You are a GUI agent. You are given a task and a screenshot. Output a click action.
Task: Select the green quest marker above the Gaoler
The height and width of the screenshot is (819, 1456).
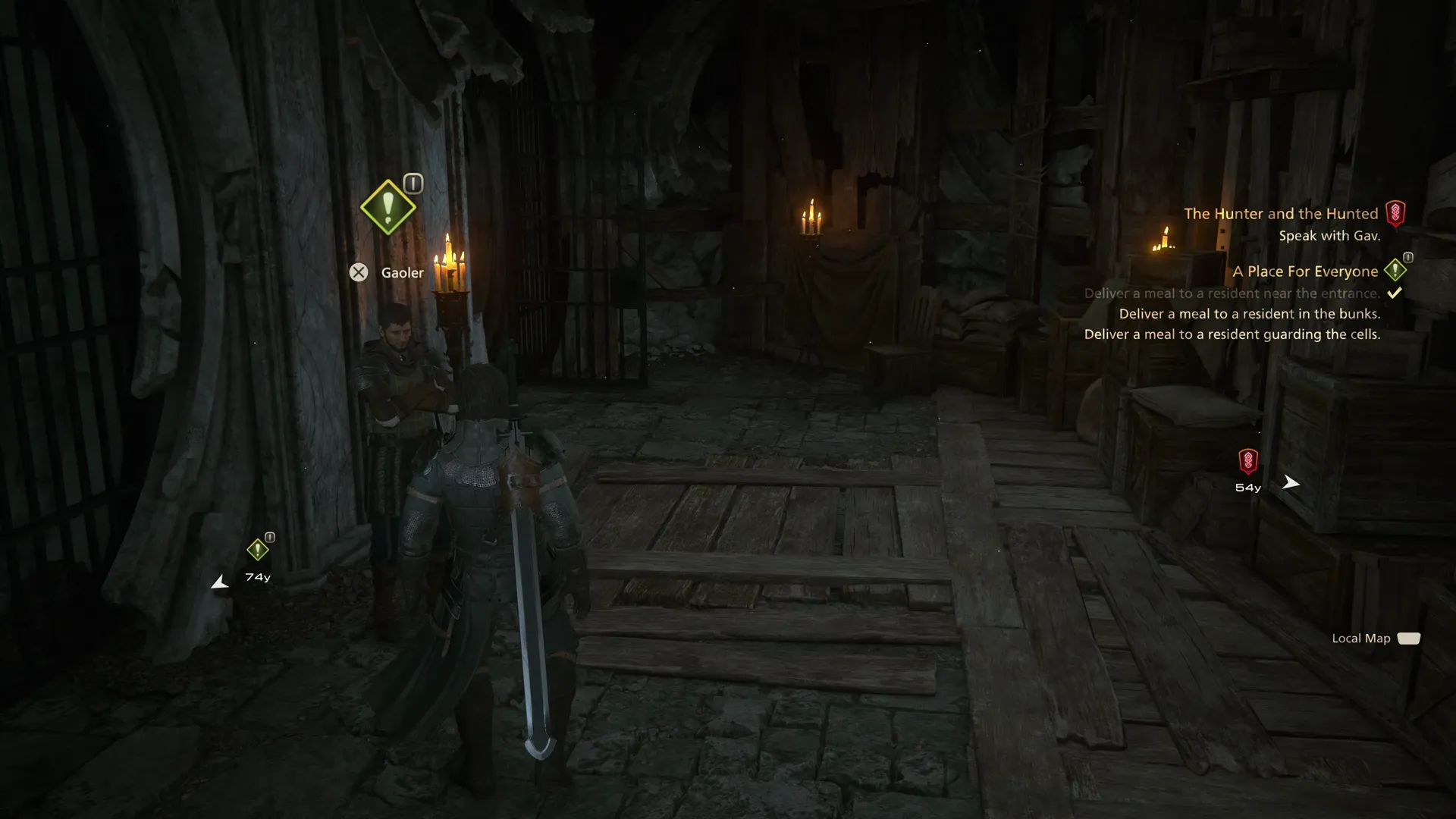tap(388, 207)
